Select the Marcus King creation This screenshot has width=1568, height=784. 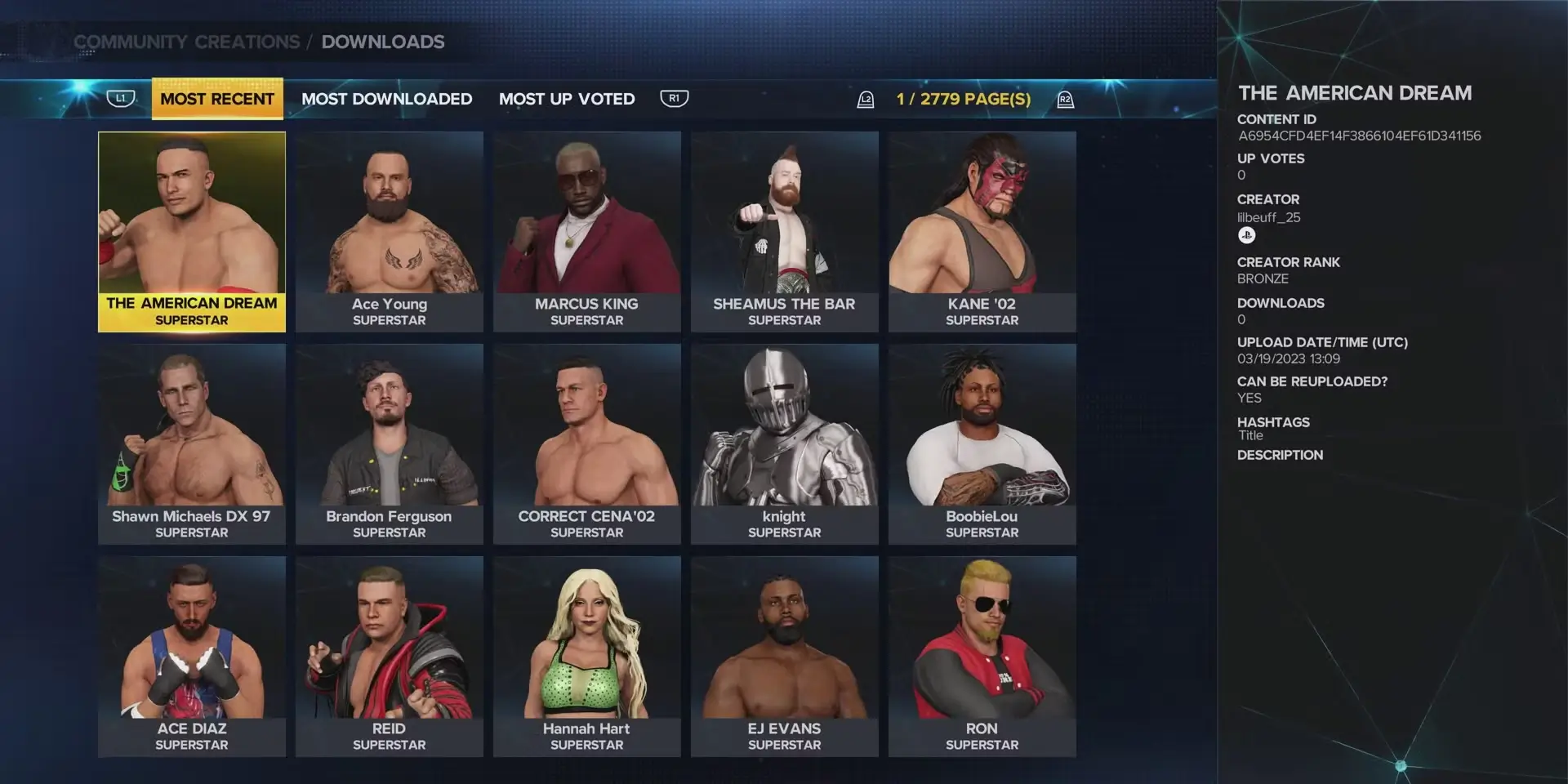587,232
